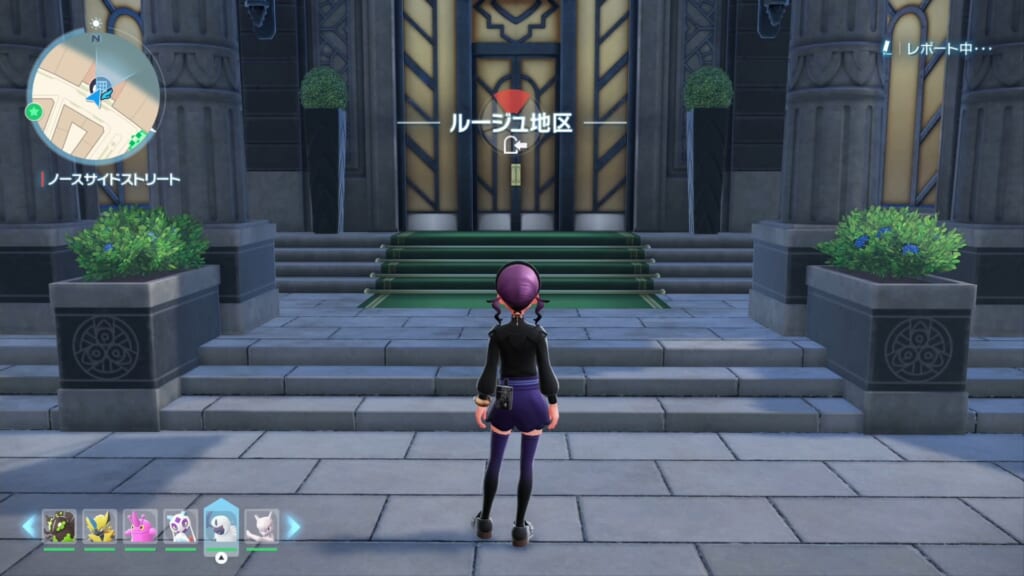The height and width of the screenshot is (576, 1024).
Task: Click the ルージュ地区 entrance marker
Action: tap(512, 124)
